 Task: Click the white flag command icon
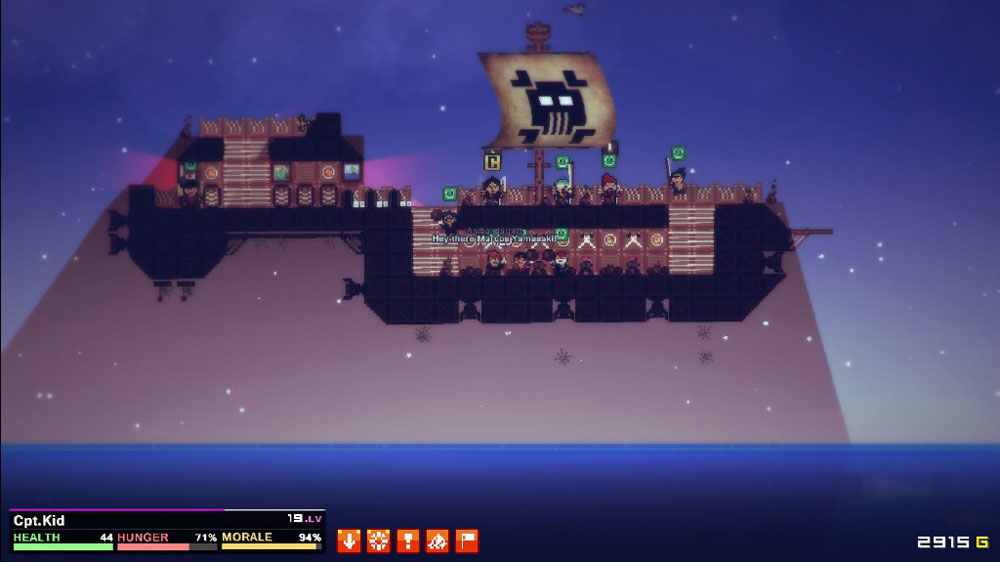click(467, 541)
